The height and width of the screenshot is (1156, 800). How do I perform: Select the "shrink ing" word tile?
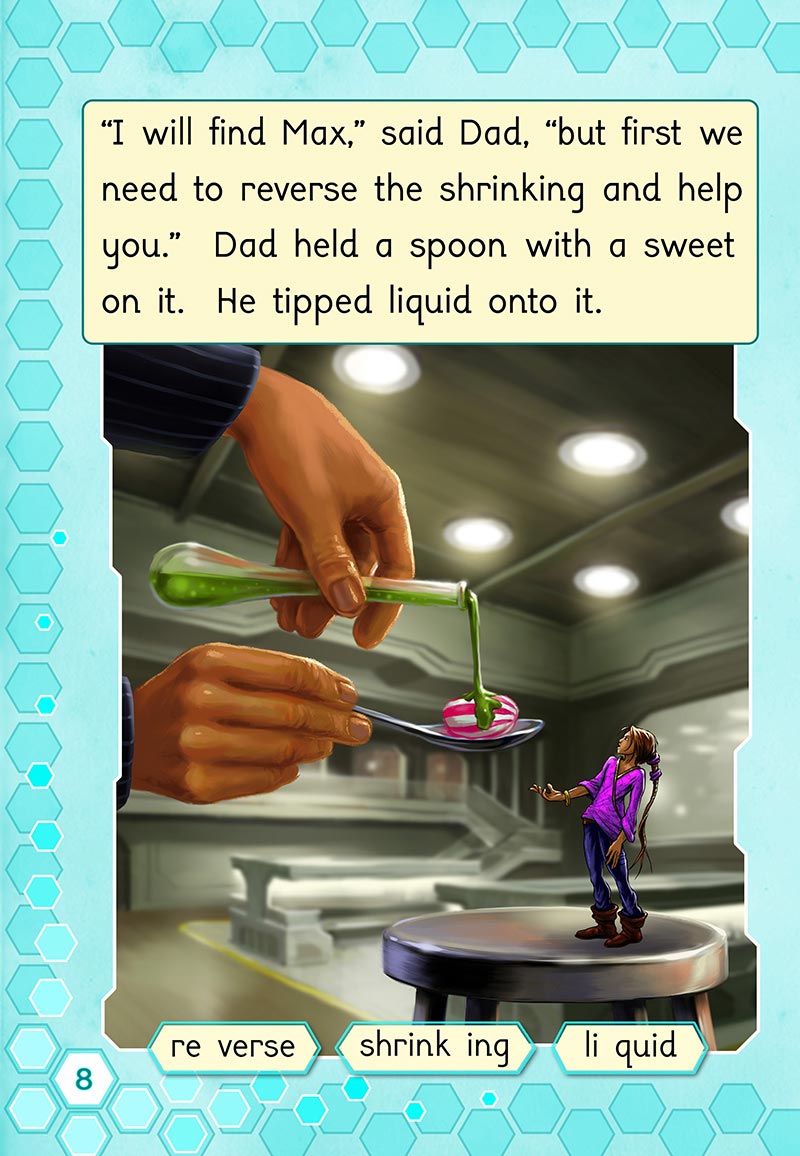[434, 1047]
